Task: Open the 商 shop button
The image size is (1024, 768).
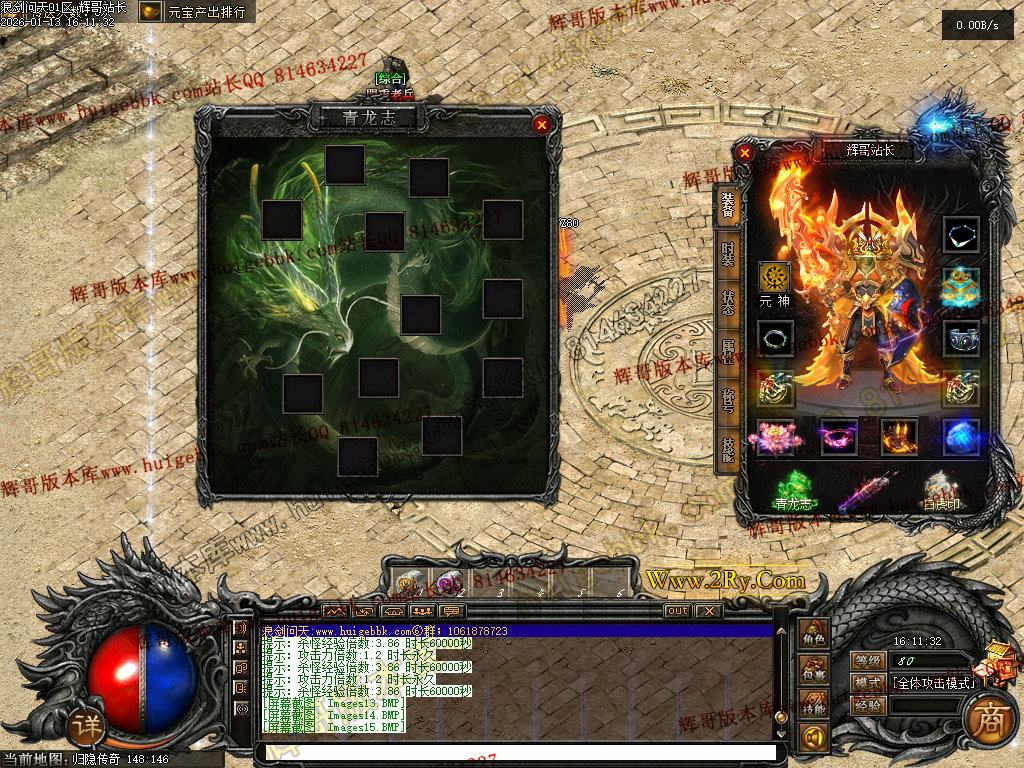Action: 989,722
